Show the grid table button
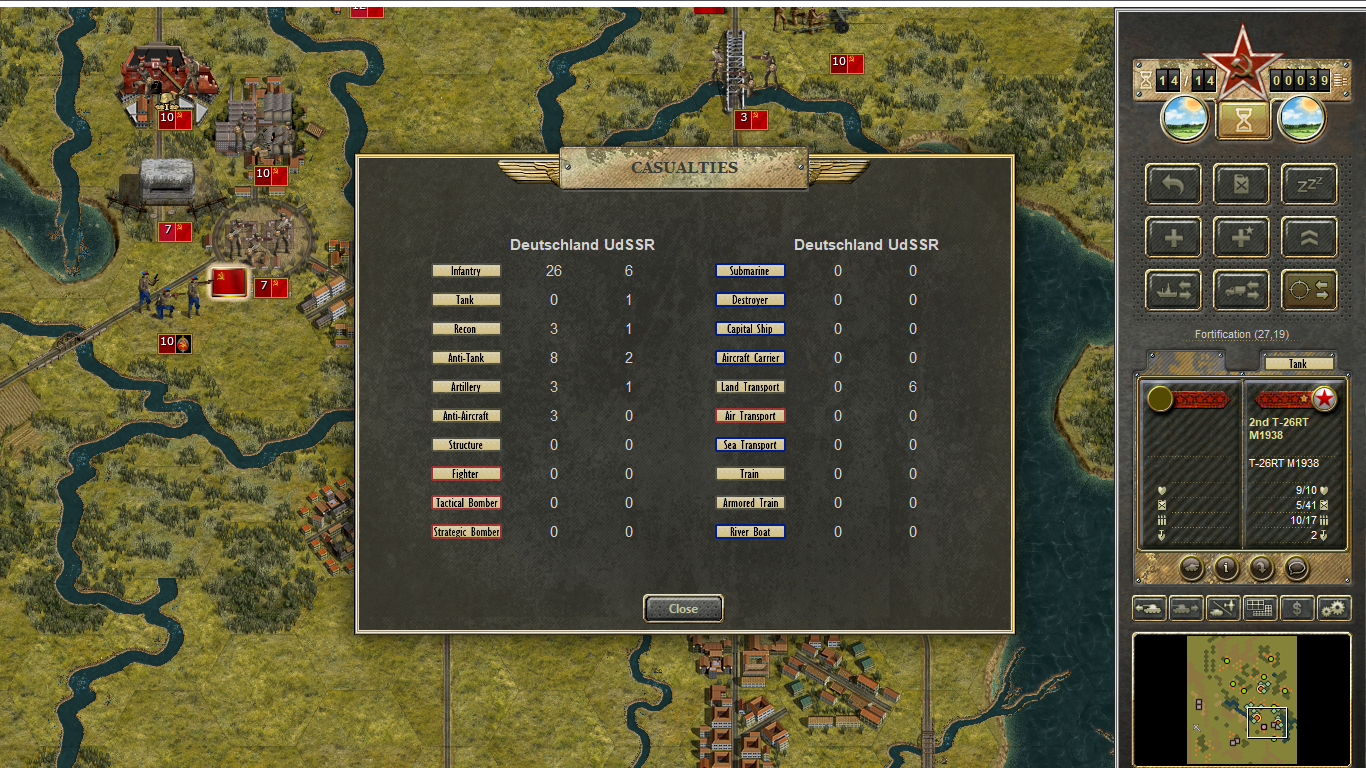Image resolution: width=1366 pixels, height=768 pixels. 1260,607
